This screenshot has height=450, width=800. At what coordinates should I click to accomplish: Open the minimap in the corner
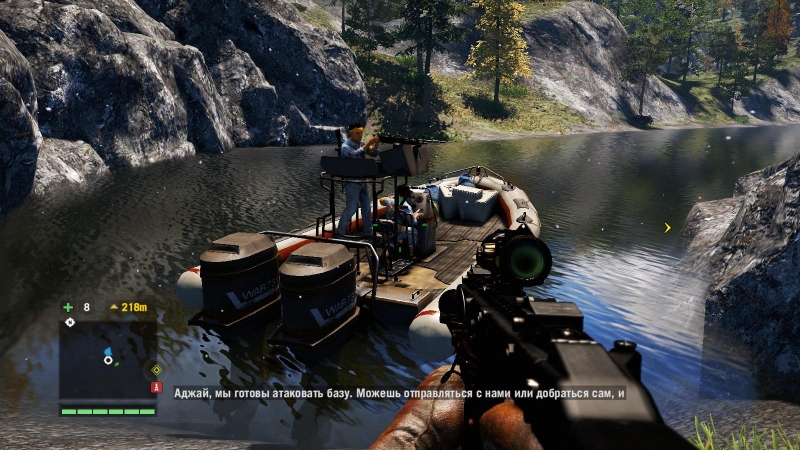[x=107, y=360]
